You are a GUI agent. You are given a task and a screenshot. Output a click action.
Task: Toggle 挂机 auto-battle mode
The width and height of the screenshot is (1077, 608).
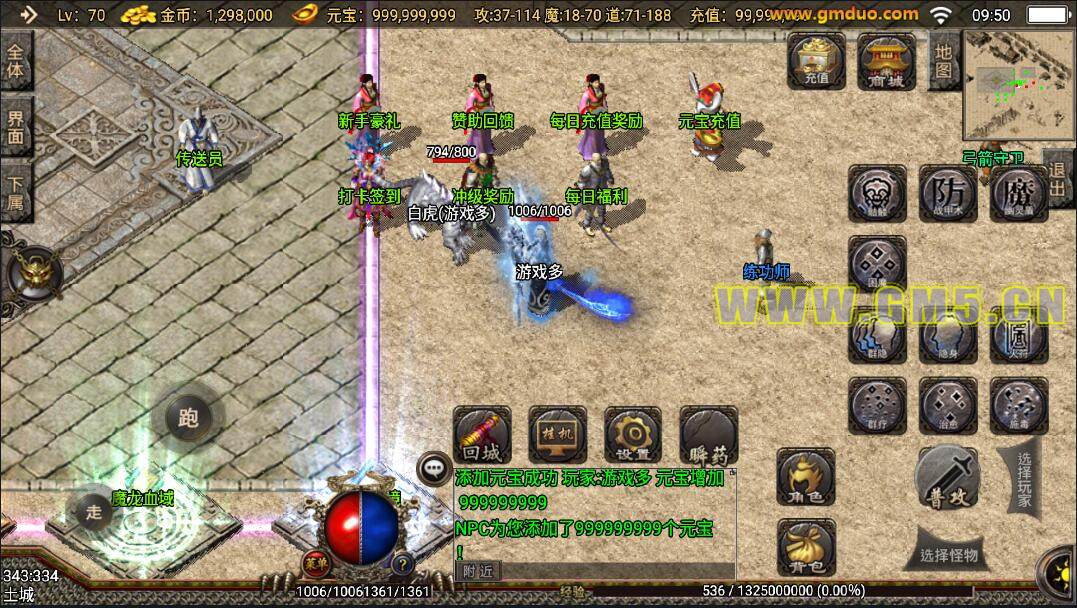pos(557,435)
